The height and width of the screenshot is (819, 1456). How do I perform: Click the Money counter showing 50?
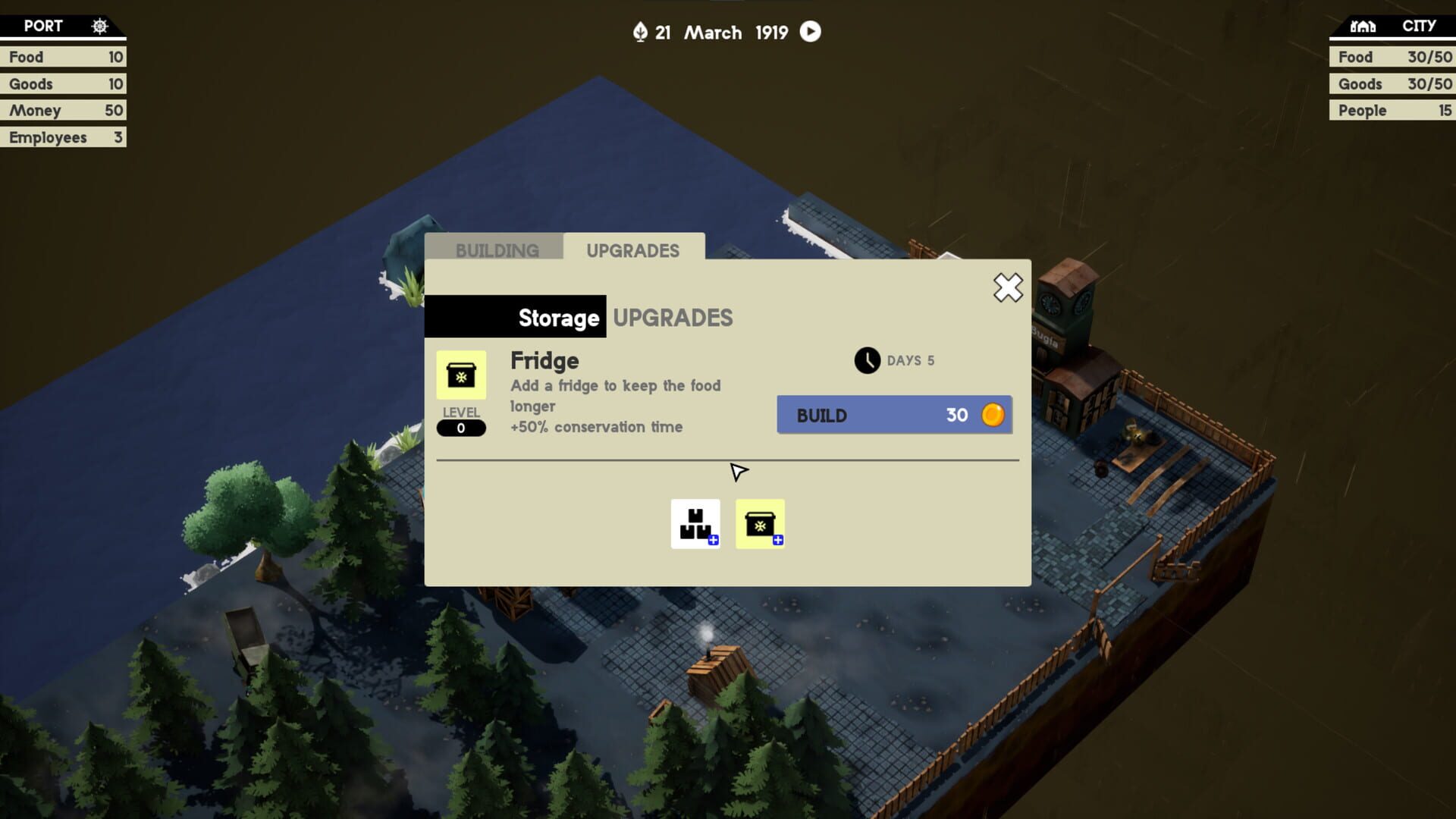point(64,110)
